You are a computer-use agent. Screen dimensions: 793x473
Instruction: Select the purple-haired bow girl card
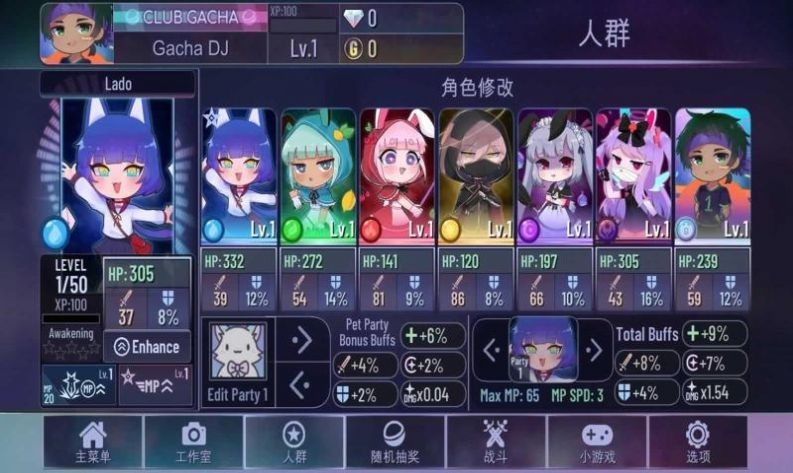(634, 176)
